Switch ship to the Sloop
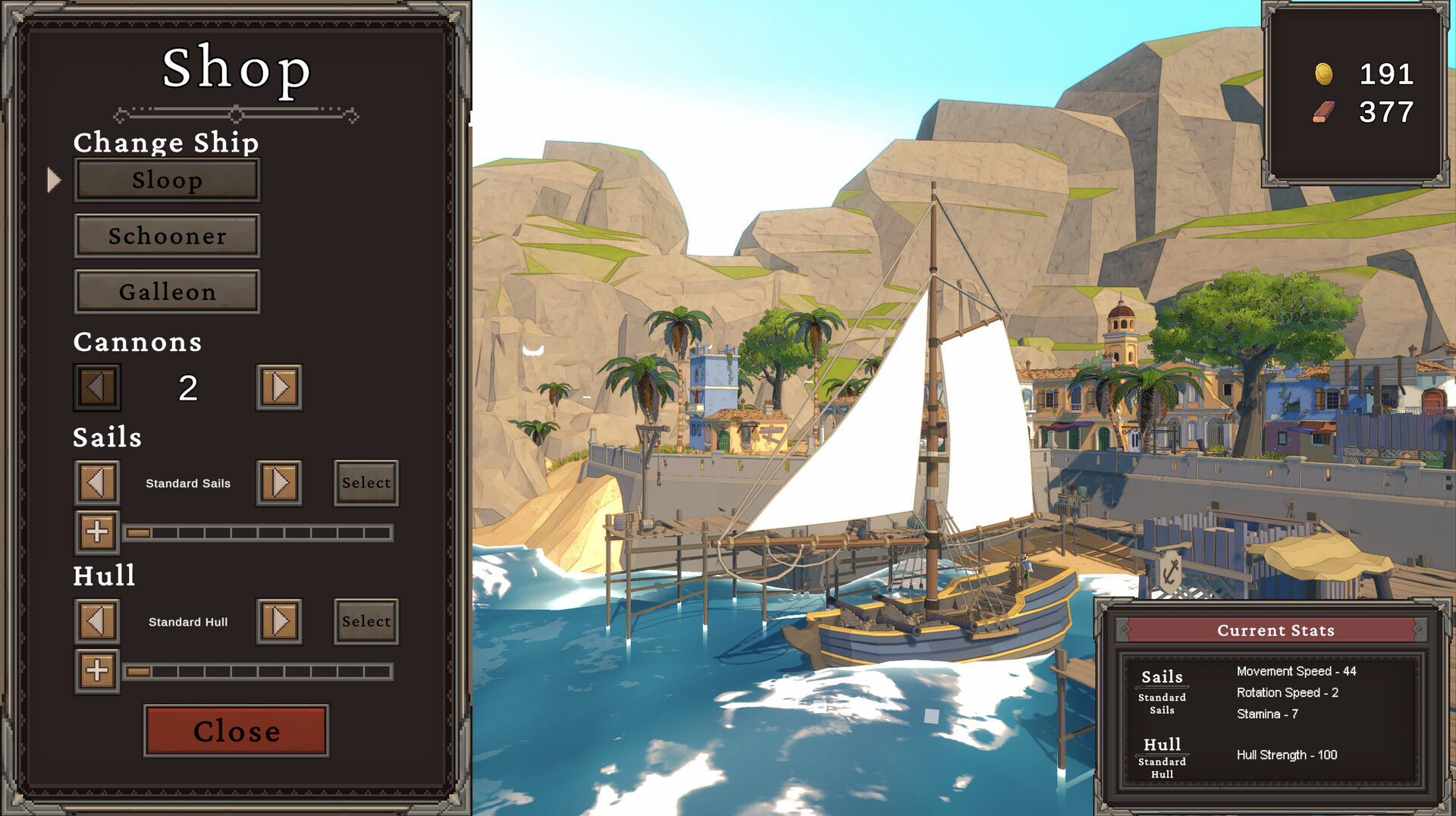1456x816 pixels. click(167, 180)
